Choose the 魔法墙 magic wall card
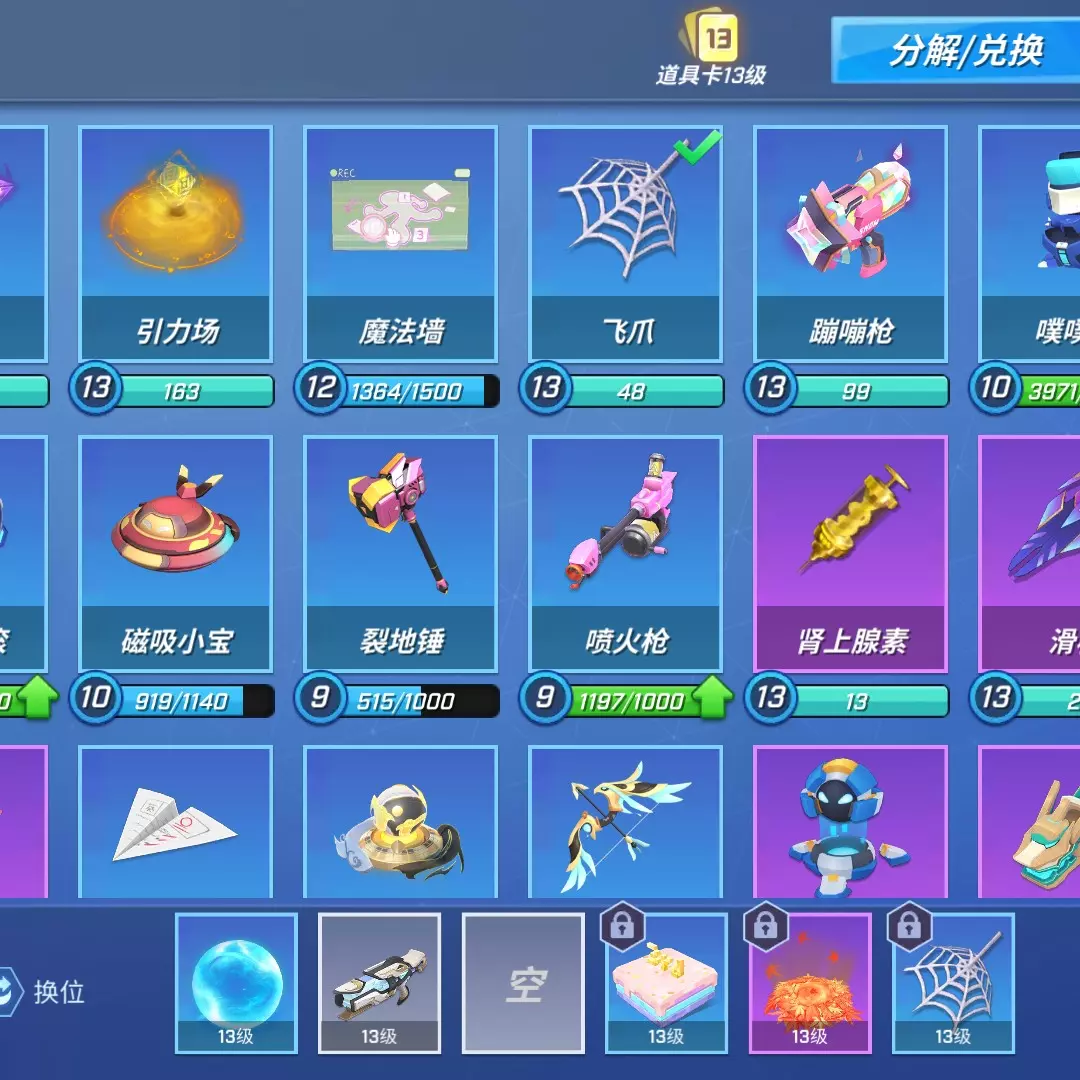 [x=400, y=243]
